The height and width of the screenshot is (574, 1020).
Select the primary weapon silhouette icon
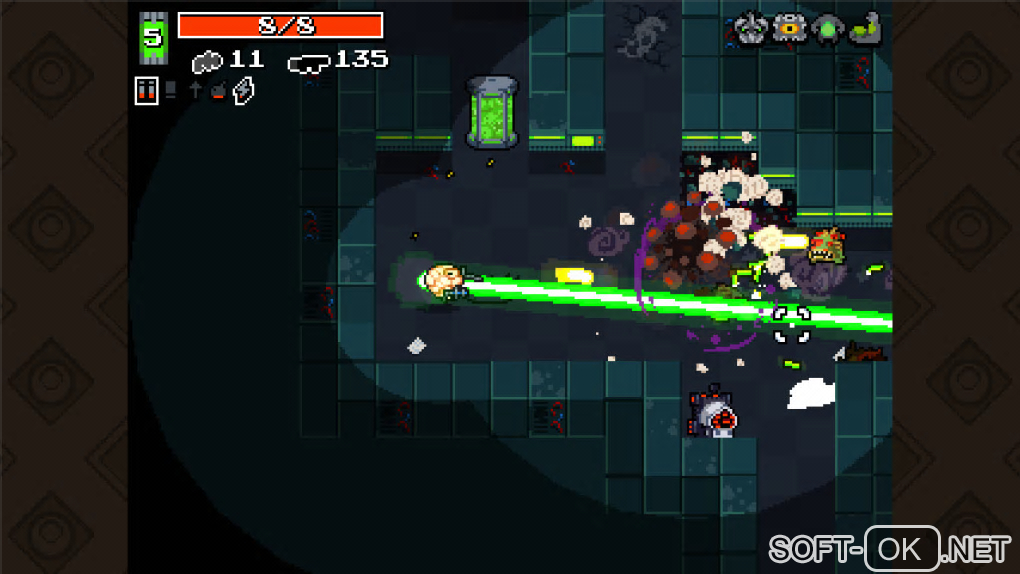pyautogui.click(x=207, y=60)
